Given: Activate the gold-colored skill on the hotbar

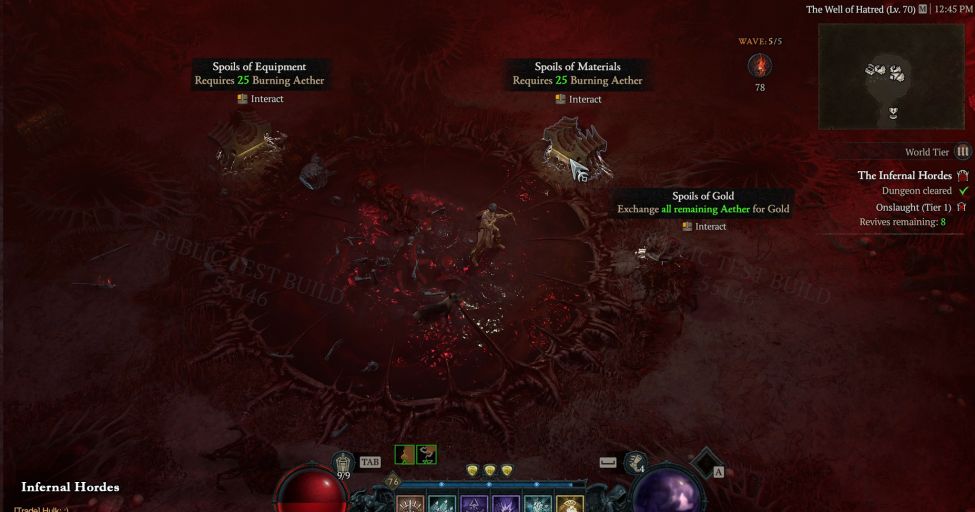Looking at the screenshot, I should 570,504.
